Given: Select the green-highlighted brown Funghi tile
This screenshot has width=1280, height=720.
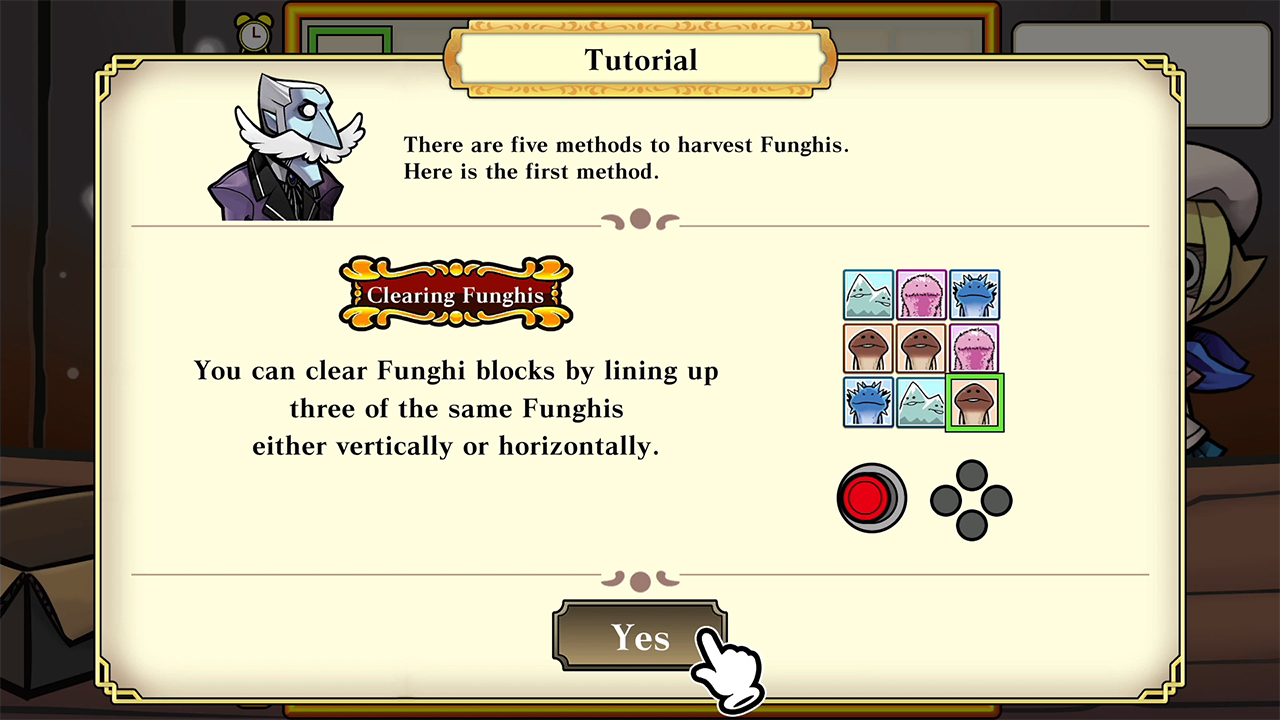Looking at the screenshot, I should tap(975, 402).
